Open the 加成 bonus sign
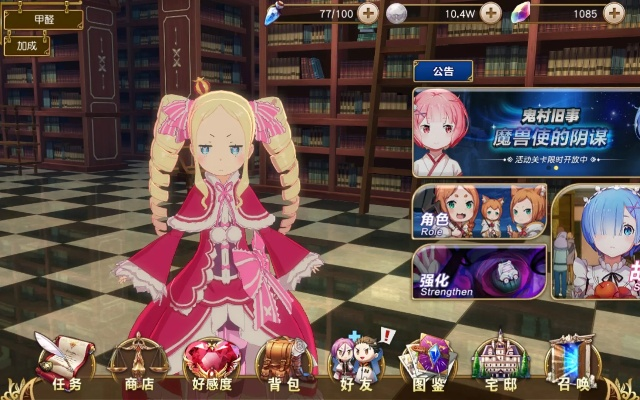 [27, 45]
